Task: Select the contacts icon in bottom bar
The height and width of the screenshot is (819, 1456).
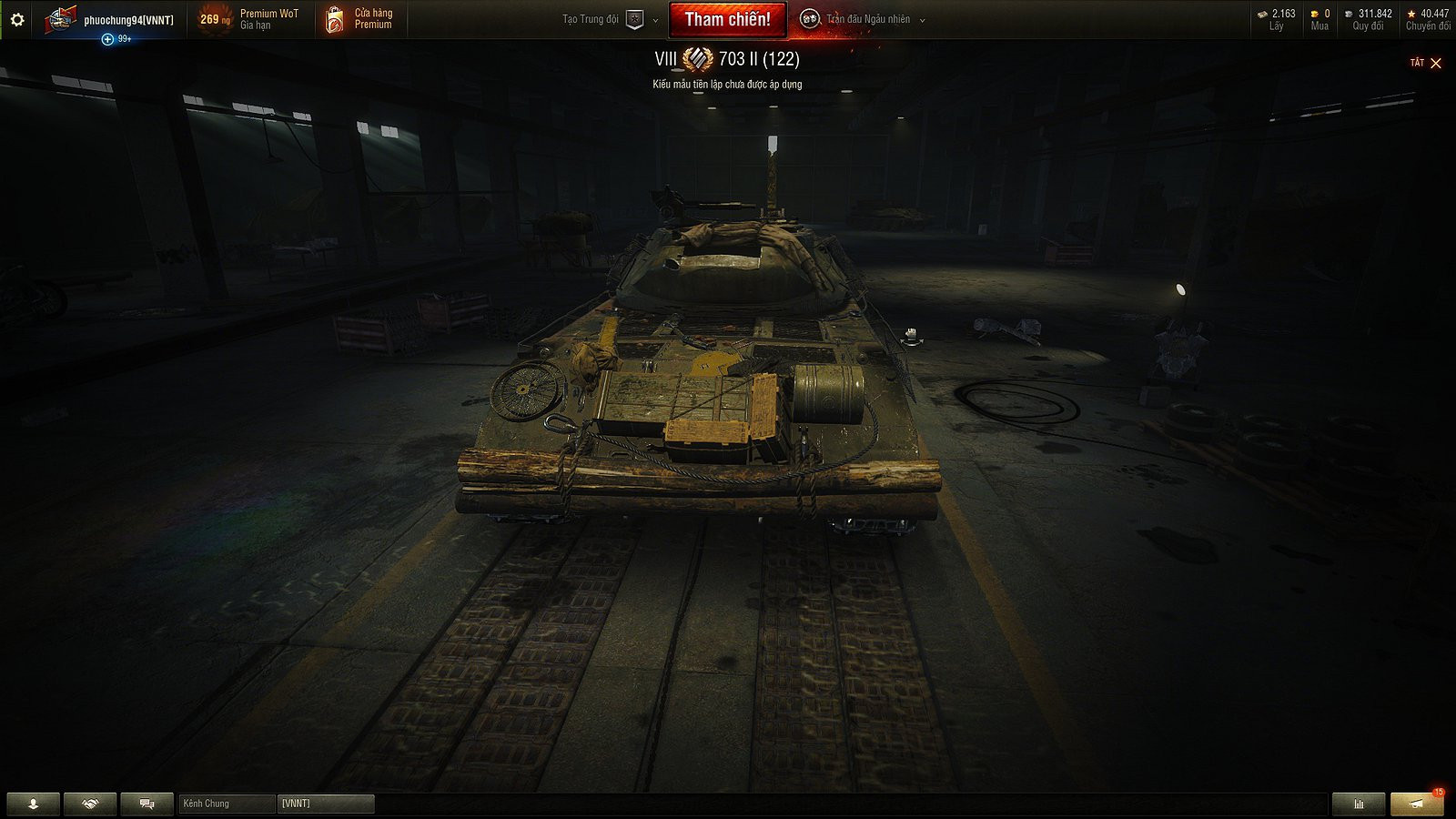Action: click(32, 804)
